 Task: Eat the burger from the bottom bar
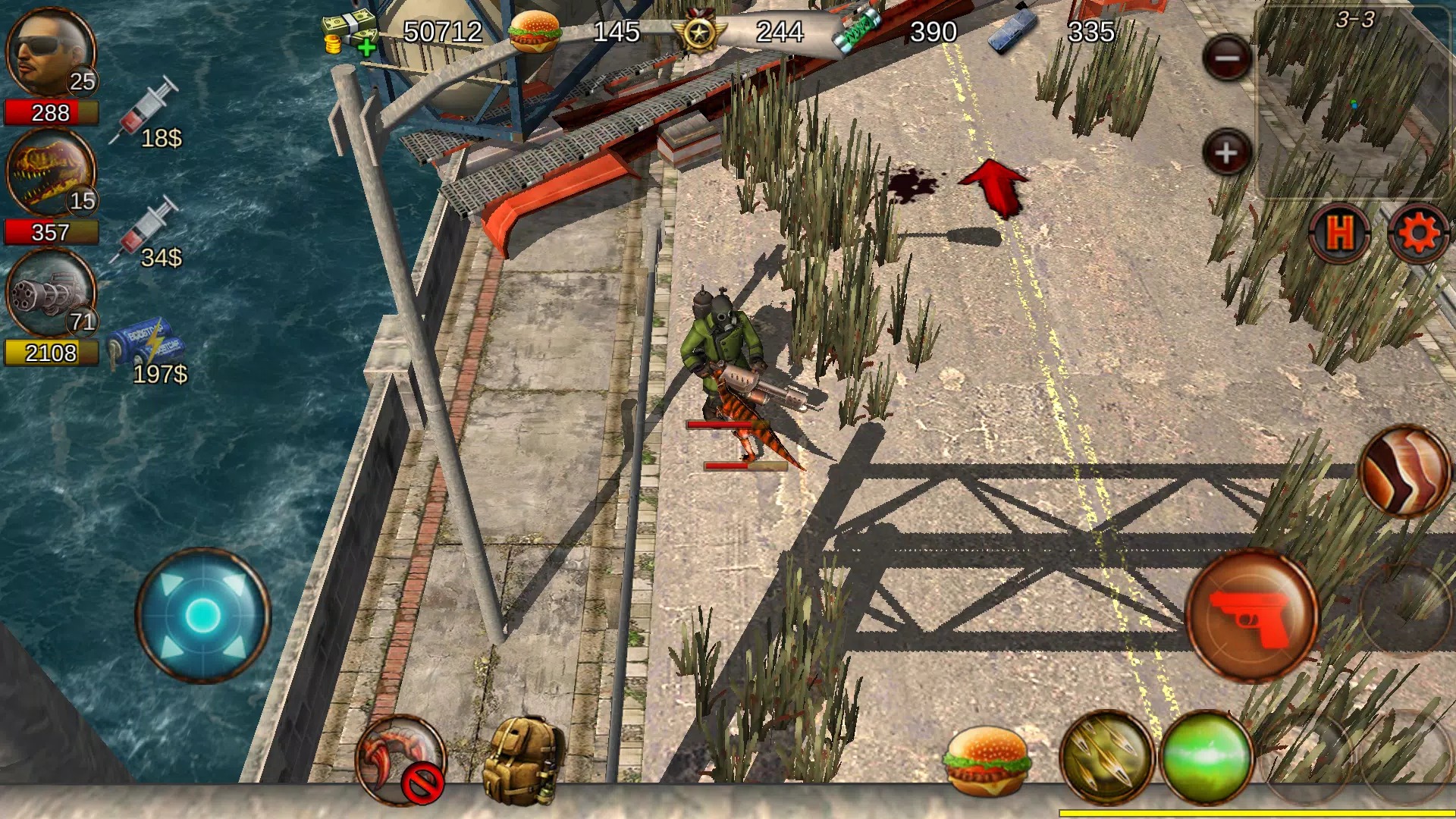[x=987, y=761]
